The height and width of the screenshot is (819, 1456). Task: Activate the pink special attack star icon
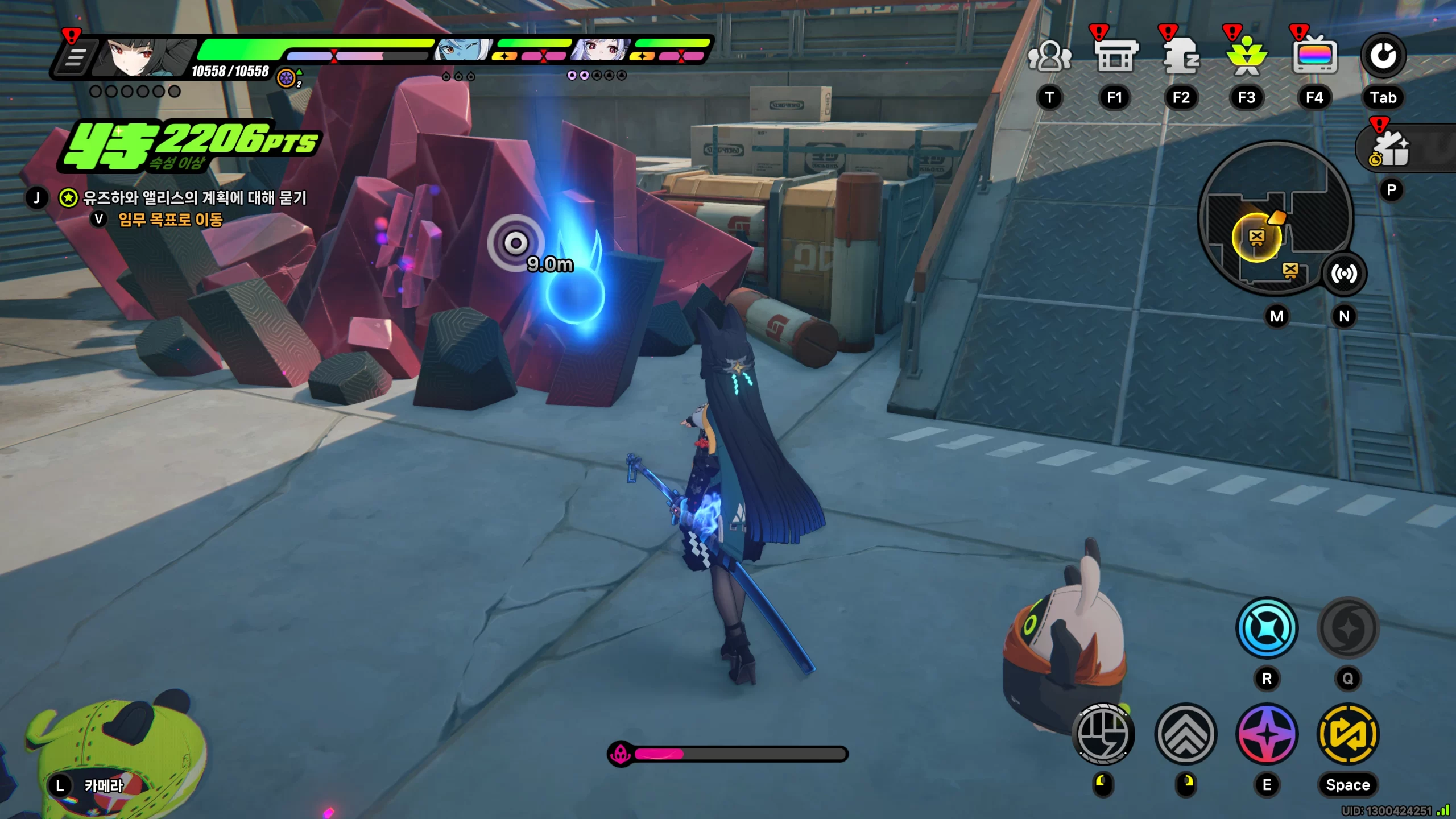click(x=1267, y=734)
